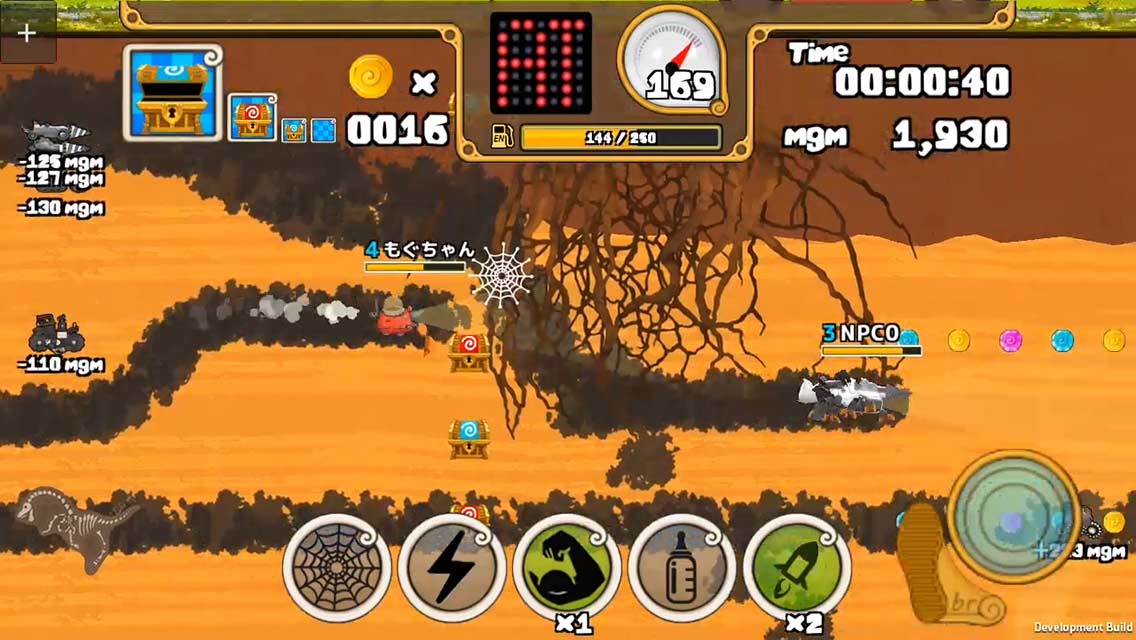This screenshot has width=1136, height=640.
Task: Use the baby bottle item
Action: point(682,568)
